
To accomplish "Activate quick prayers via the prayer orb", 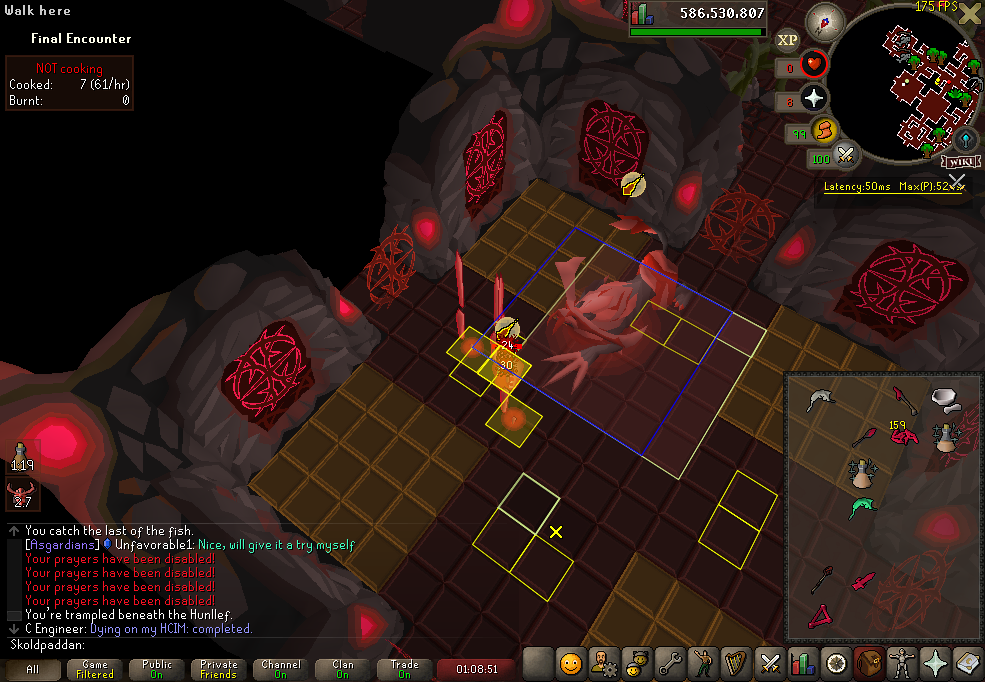I will (814, 98).
